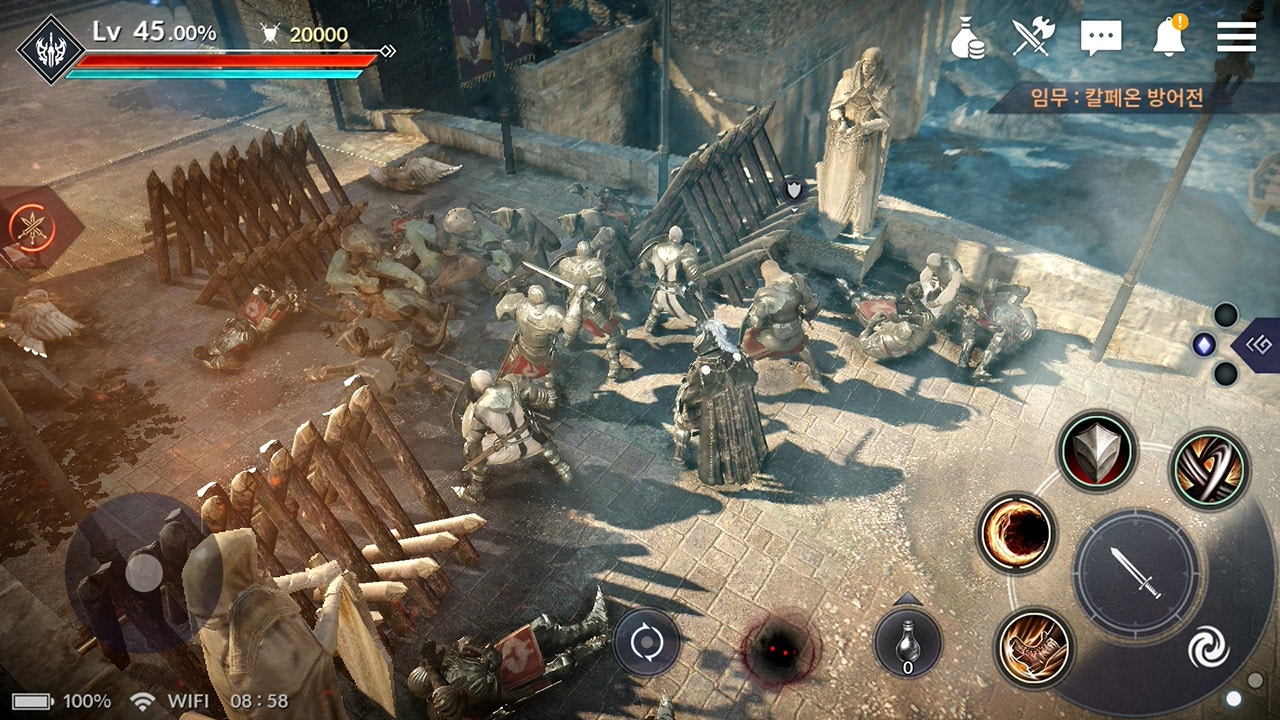Open the hamburger main menu
Viewport: 1280px width, 720px height.
[1236, 36]
